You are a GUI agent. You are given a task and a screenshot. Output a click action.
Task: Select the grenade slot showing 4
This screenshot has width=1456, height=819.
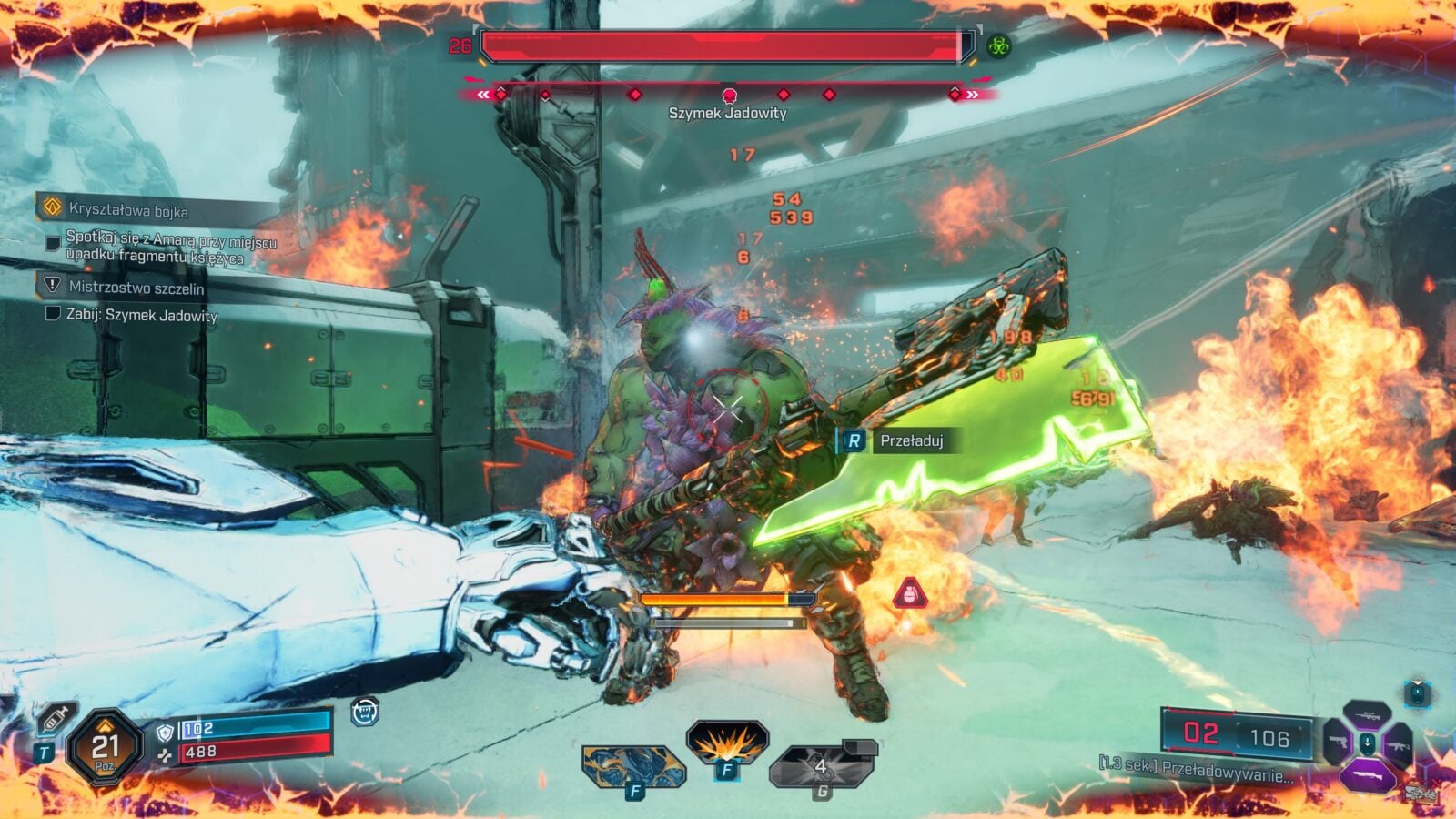822,765
